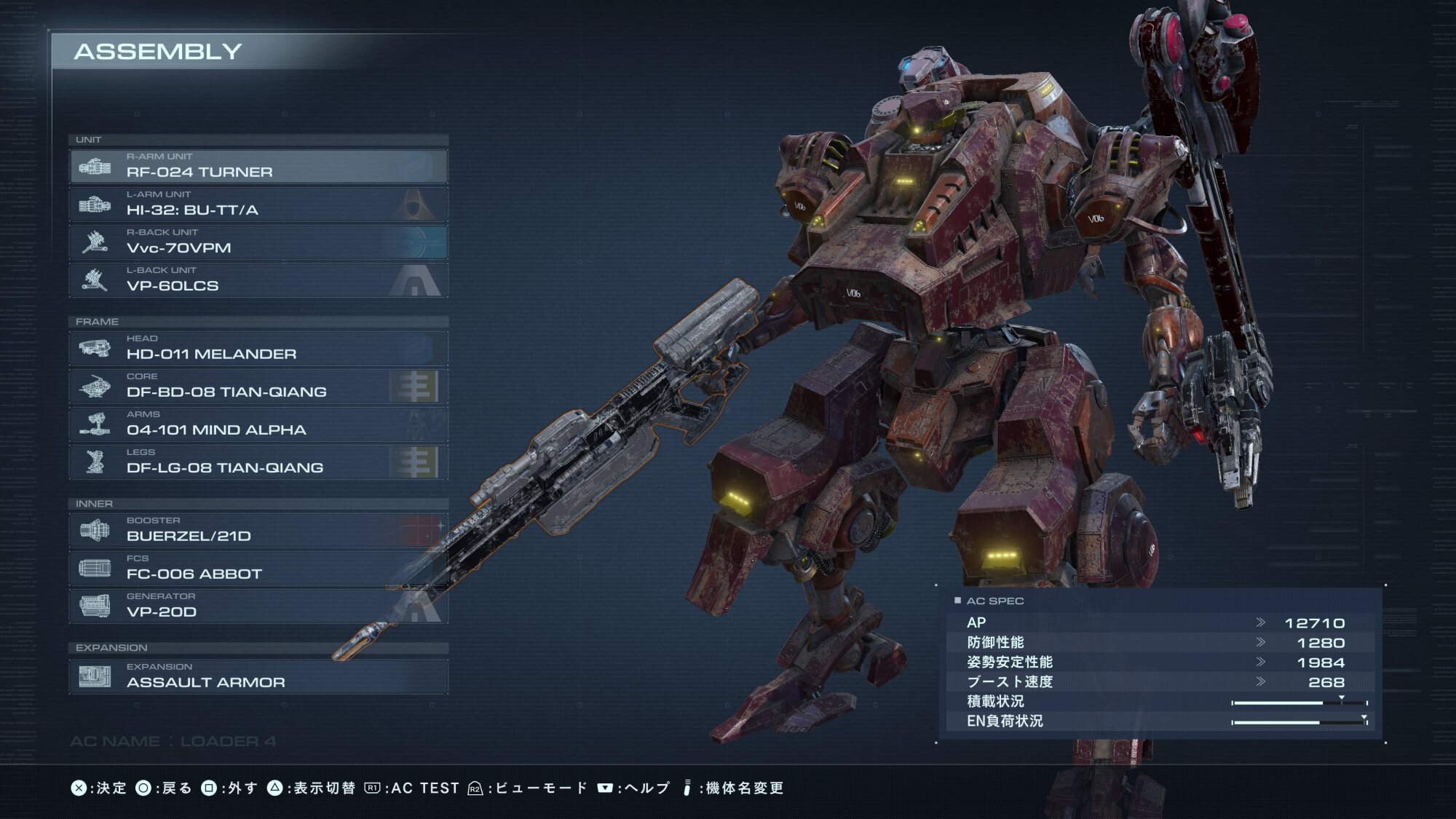
Task: Open the Vvc-70VPM right back unit
Action: click(258, 242)
